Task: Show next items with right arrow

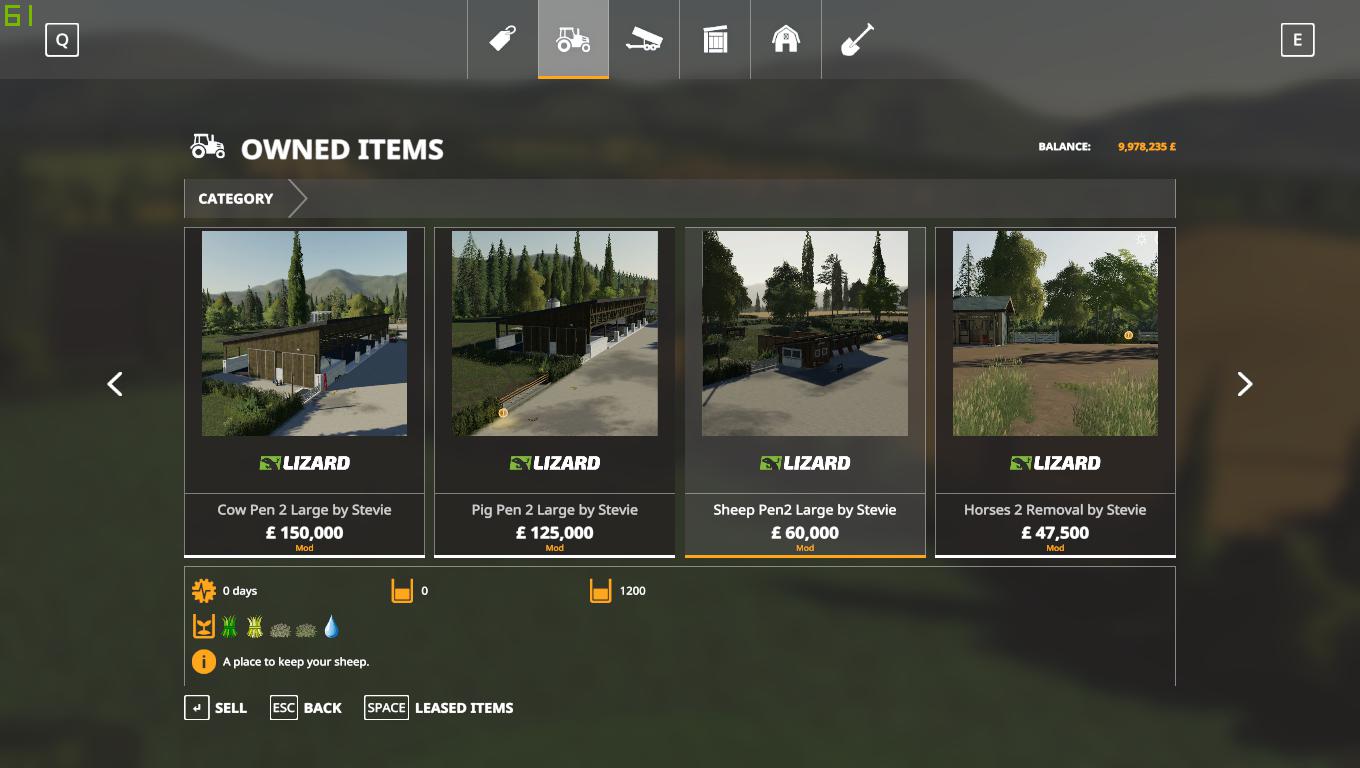Action: point(1244,384)
